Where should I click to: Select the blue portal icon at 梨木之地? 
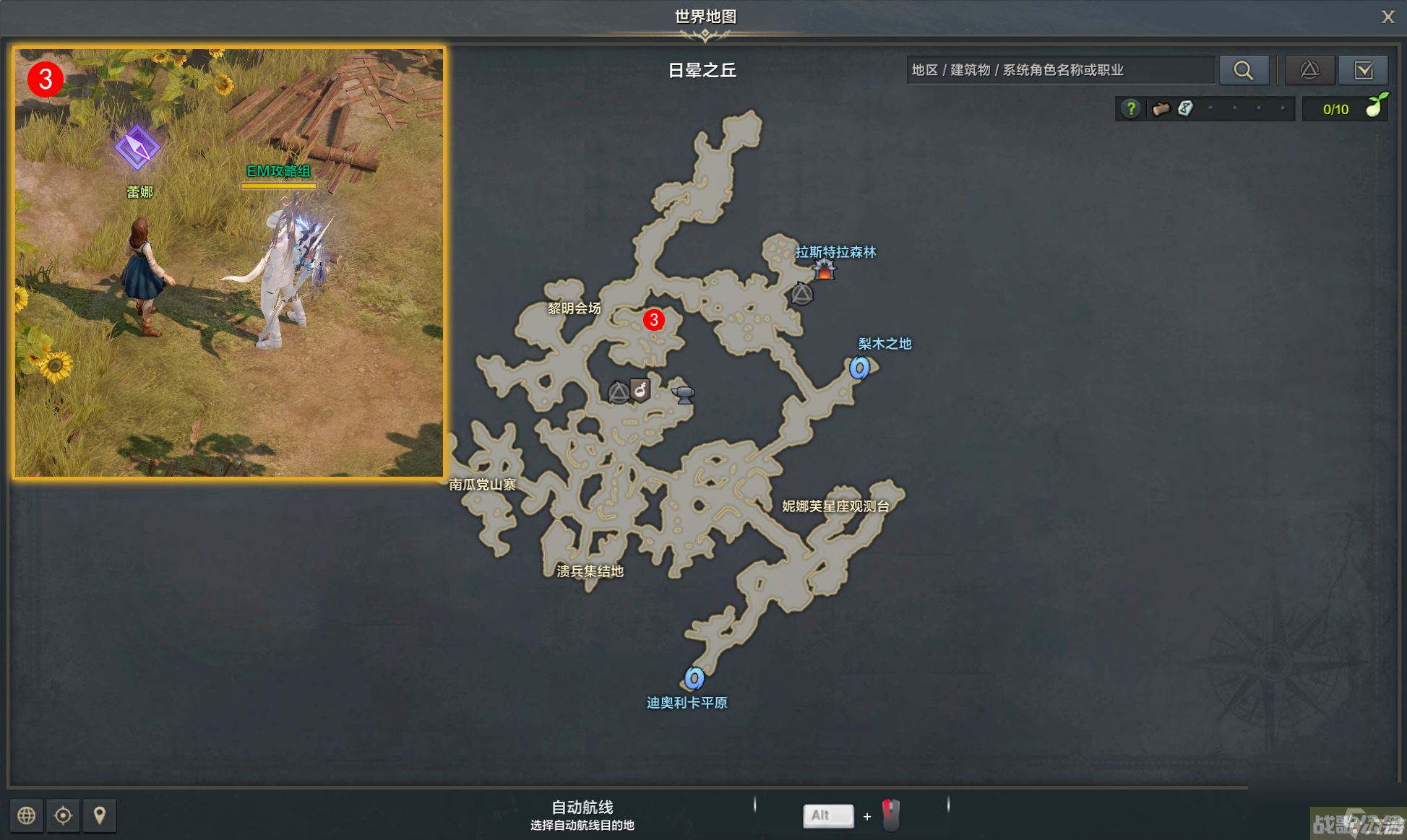coord(859,367)
